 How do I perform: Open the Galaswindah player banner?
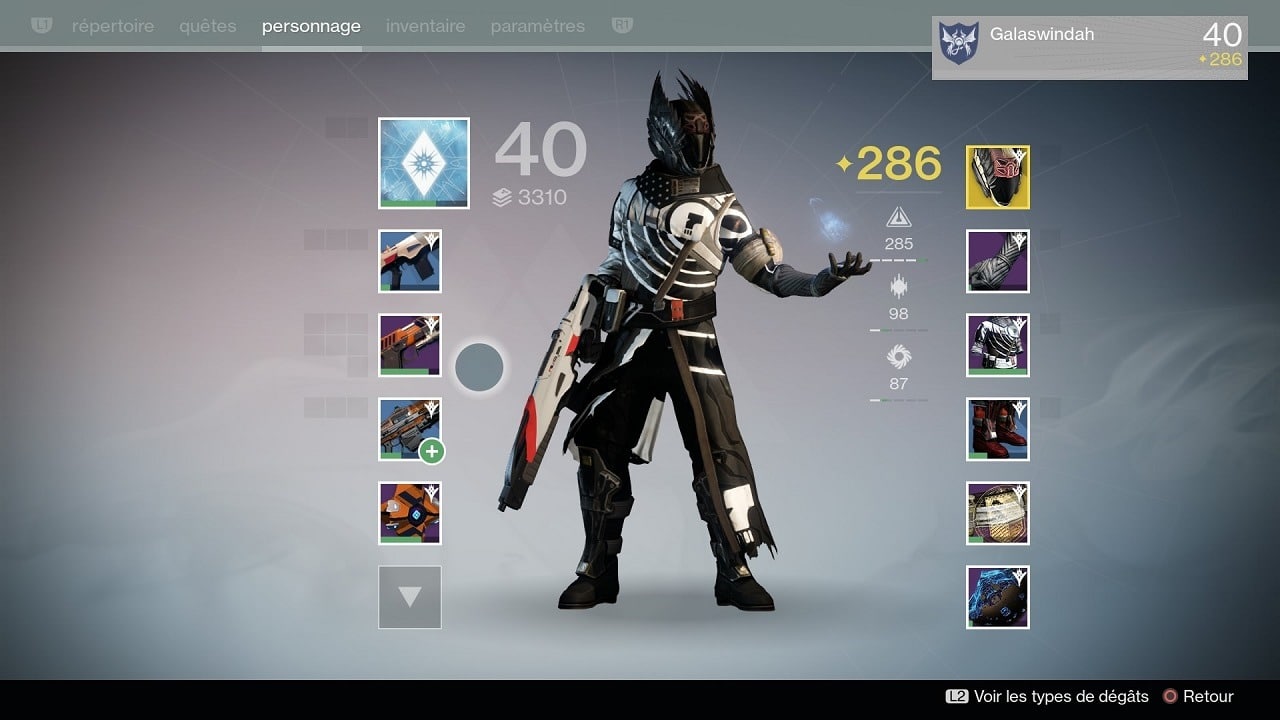pos(1089,47)
